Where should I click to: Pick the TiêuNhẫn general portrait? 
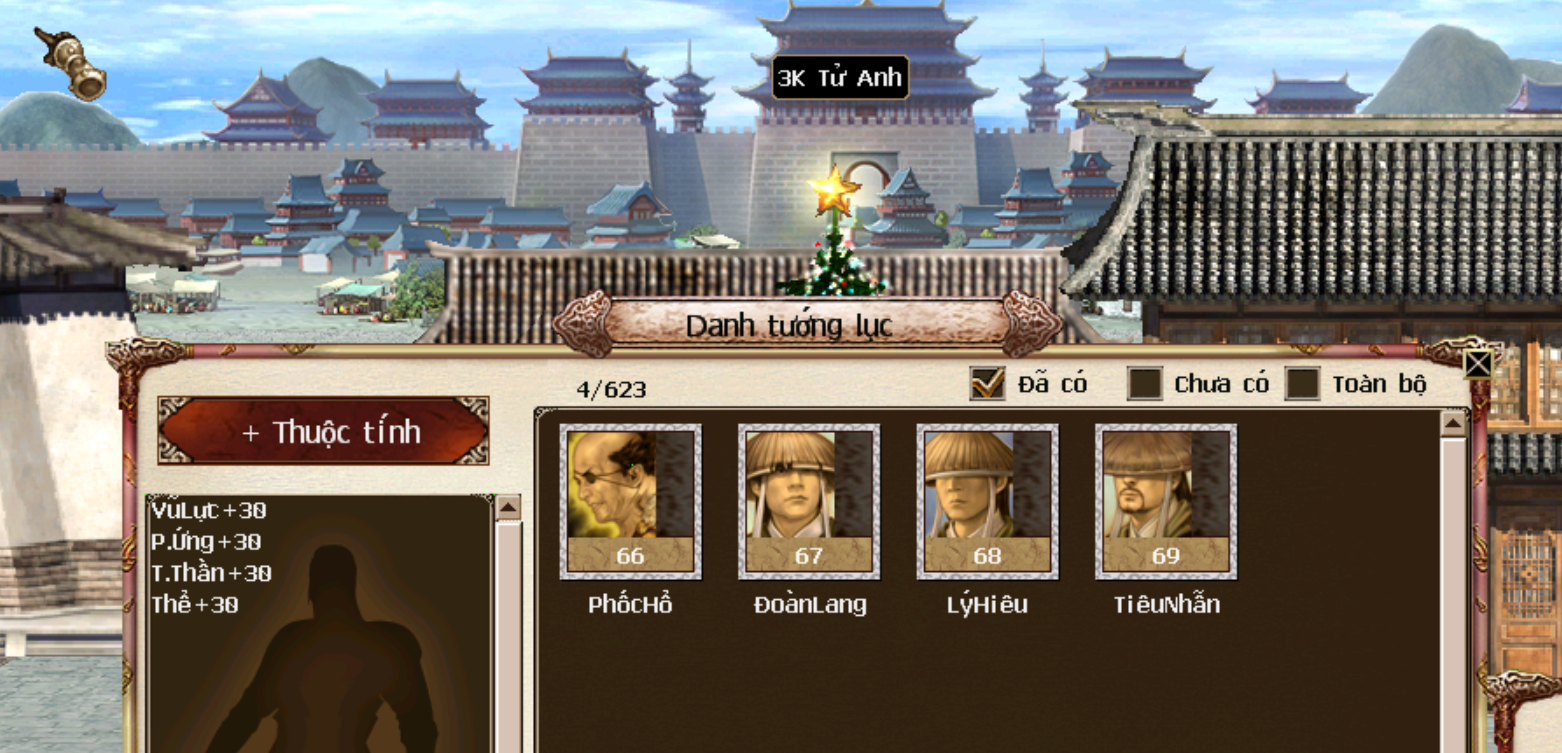click(1165, 502)
